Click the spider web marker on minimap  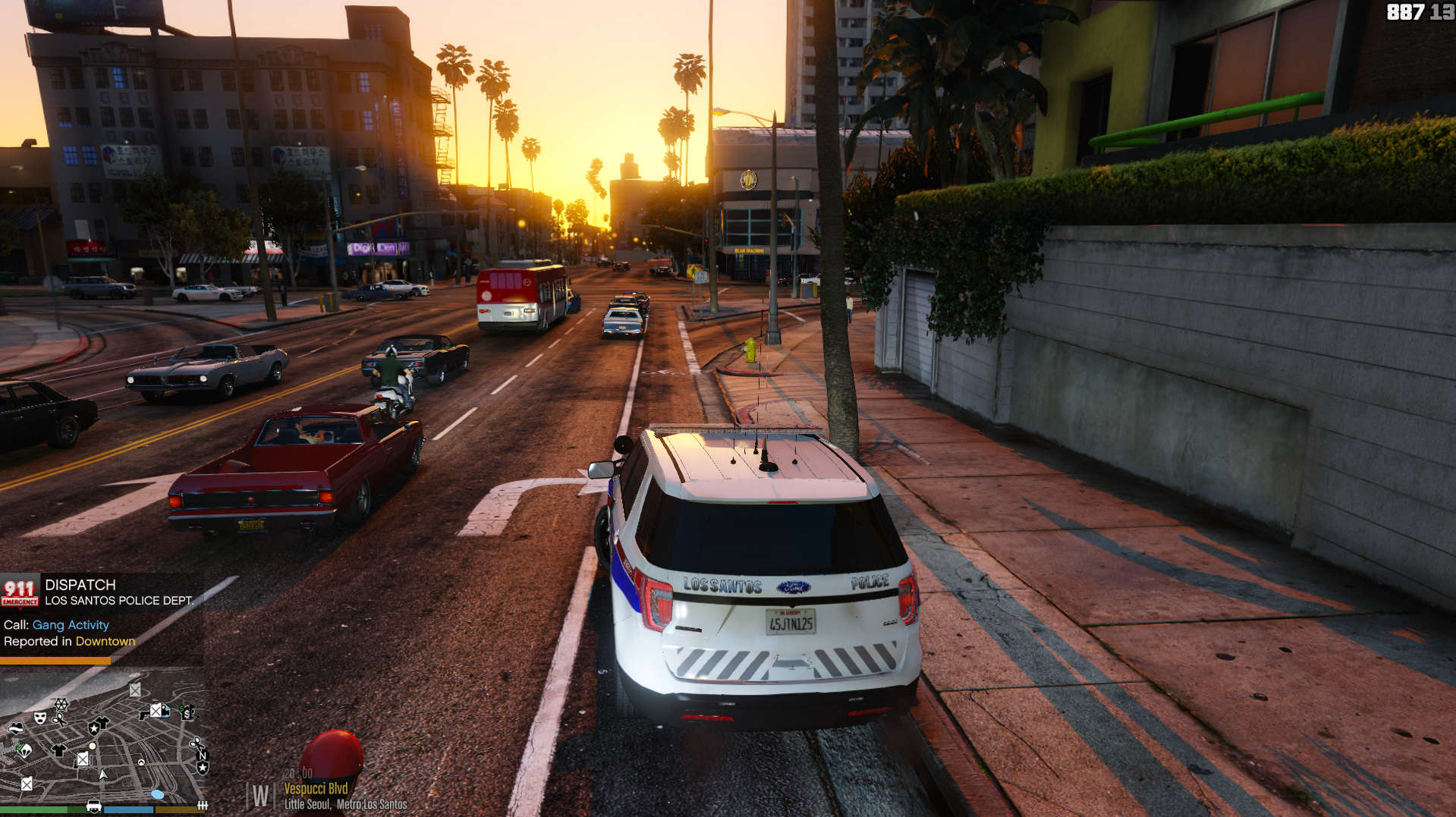tap(61, 705)
